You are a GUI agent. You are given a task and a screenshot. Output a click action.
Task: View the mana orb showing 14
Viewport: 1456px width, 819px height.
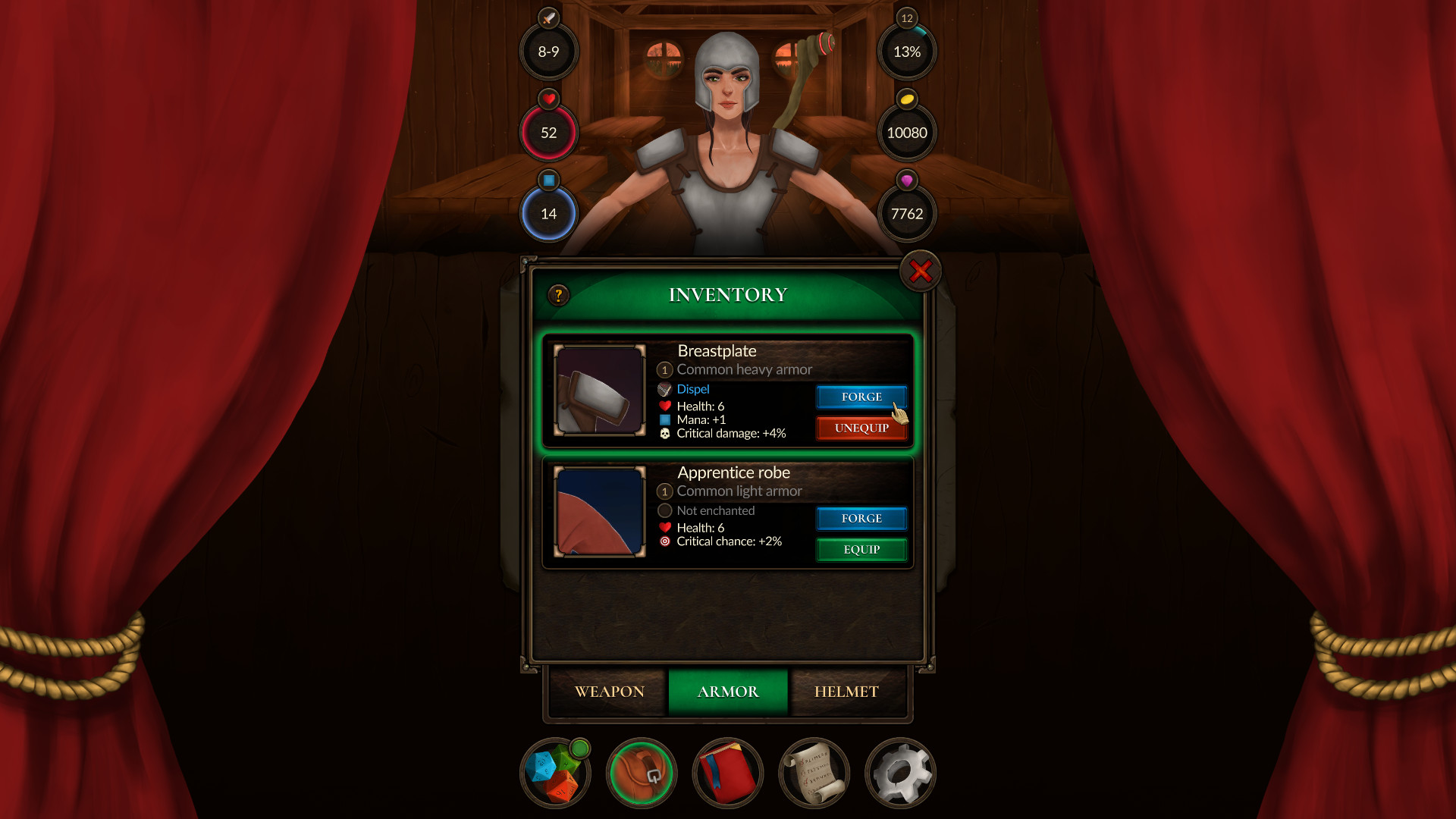coord(549,213)
